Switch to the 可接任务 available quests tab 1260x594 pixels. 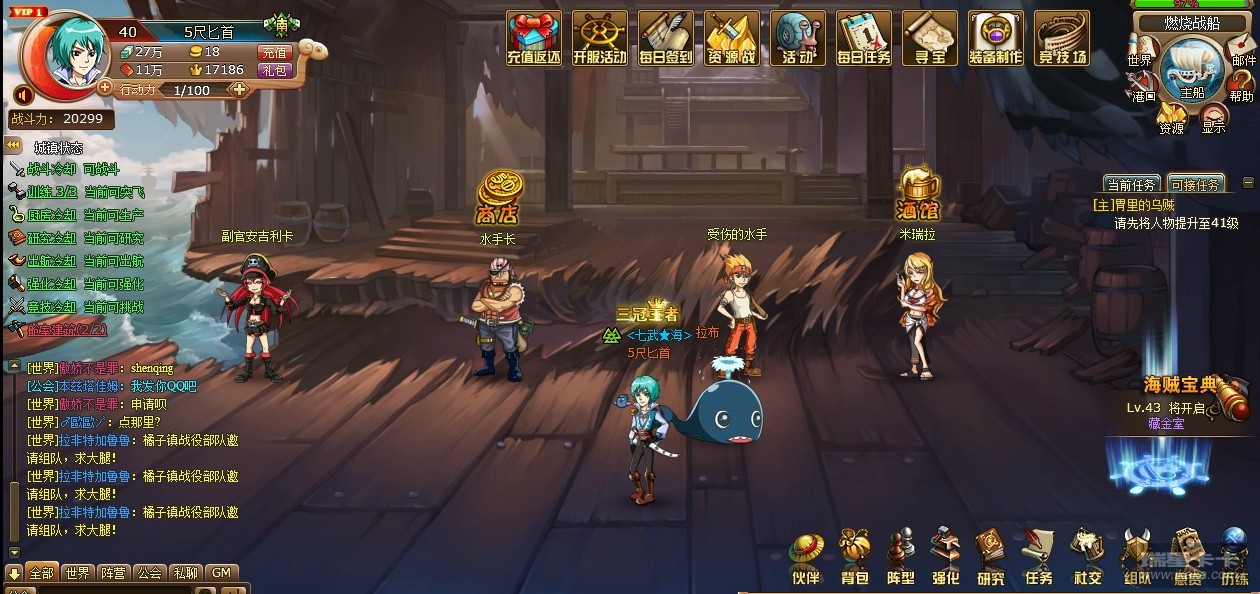coord(1194,185)
